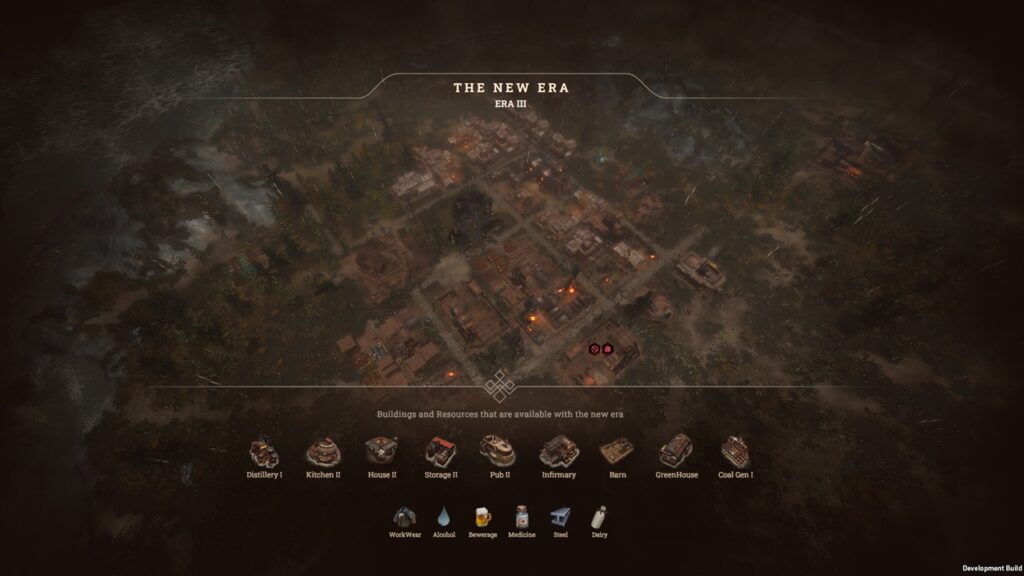
Task: Select the Dairy milk bottle icon
Action: 598,517
